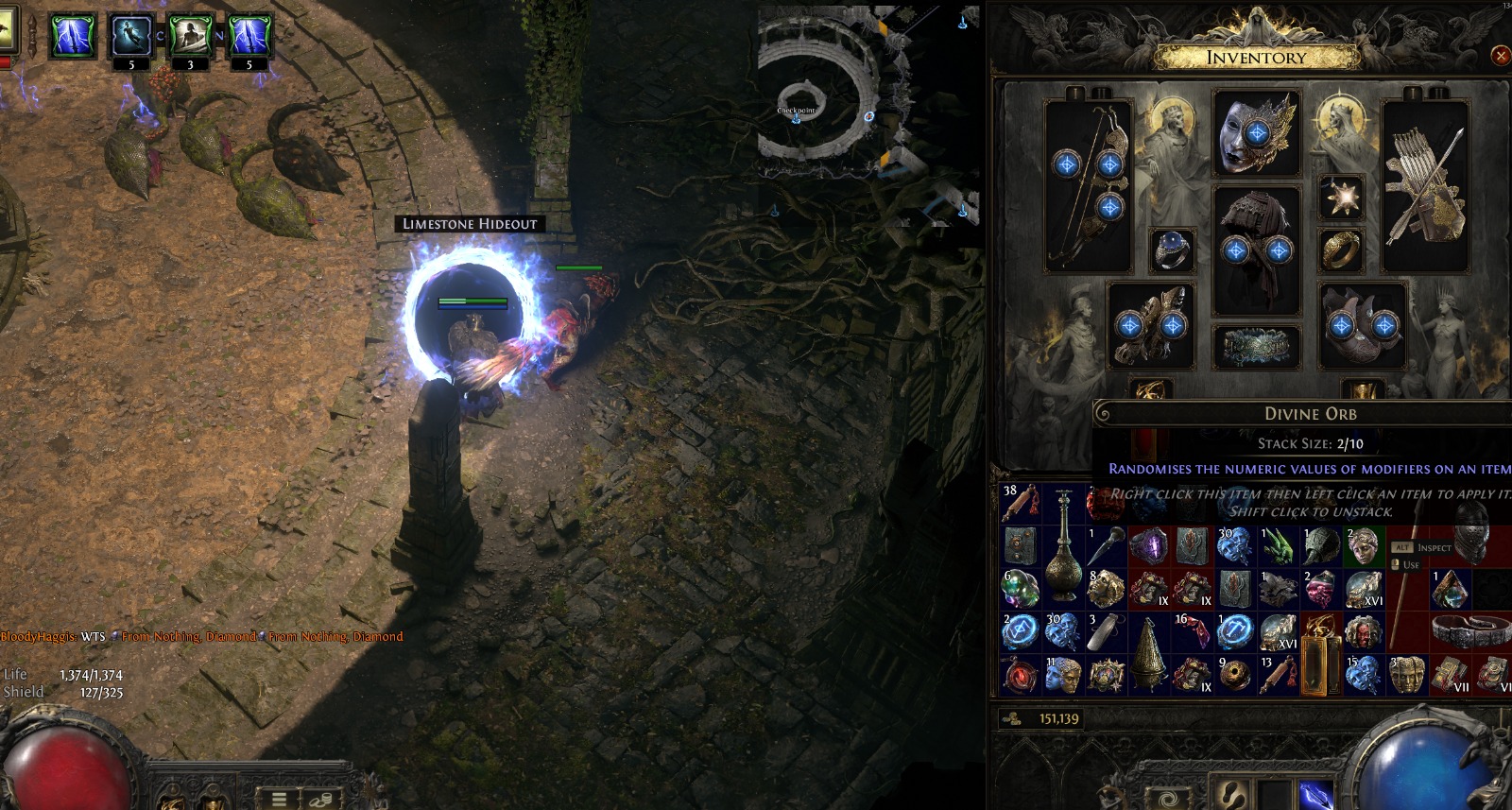Click the equipped quiver slot
The width and height of the screenshot is (1512, 810).
1425,186
